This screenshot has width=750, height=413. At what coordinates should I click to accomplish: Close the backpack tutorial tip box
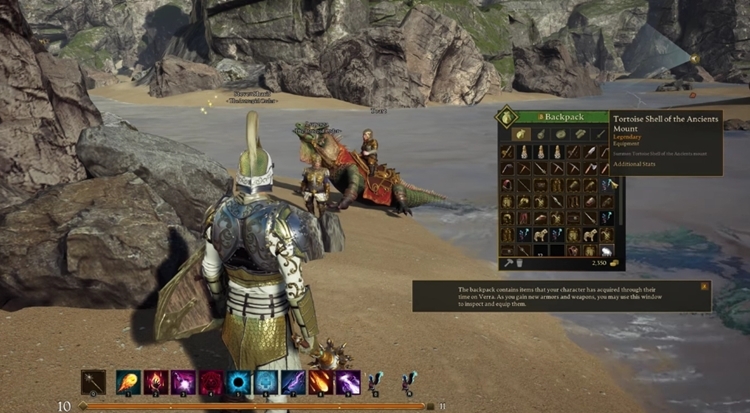click(x=705, y=286)
